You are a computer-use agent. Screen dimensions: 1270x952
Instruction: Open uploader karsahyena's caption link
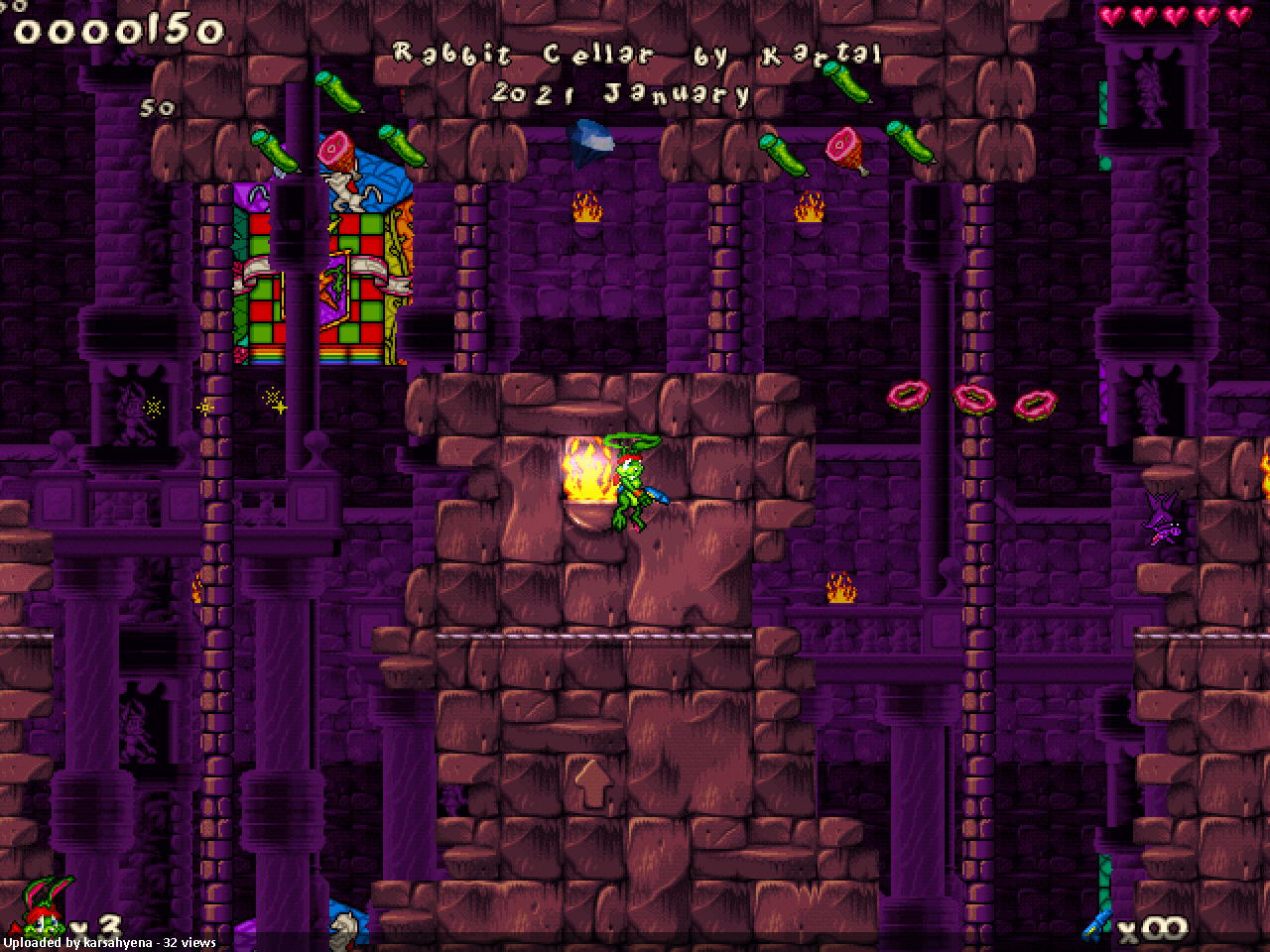[x=109, y=943]
